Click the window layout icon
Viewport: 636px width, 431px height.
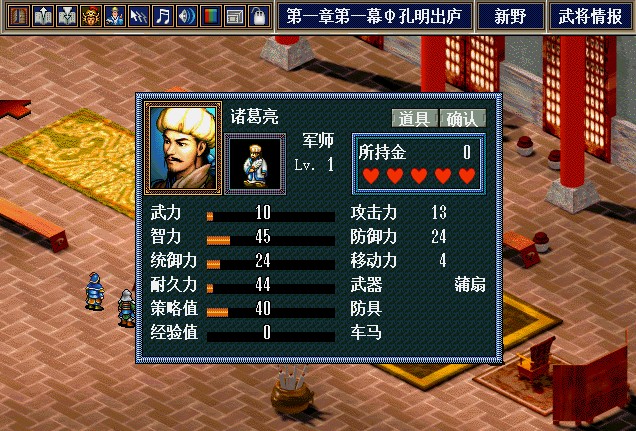point(234,16)
